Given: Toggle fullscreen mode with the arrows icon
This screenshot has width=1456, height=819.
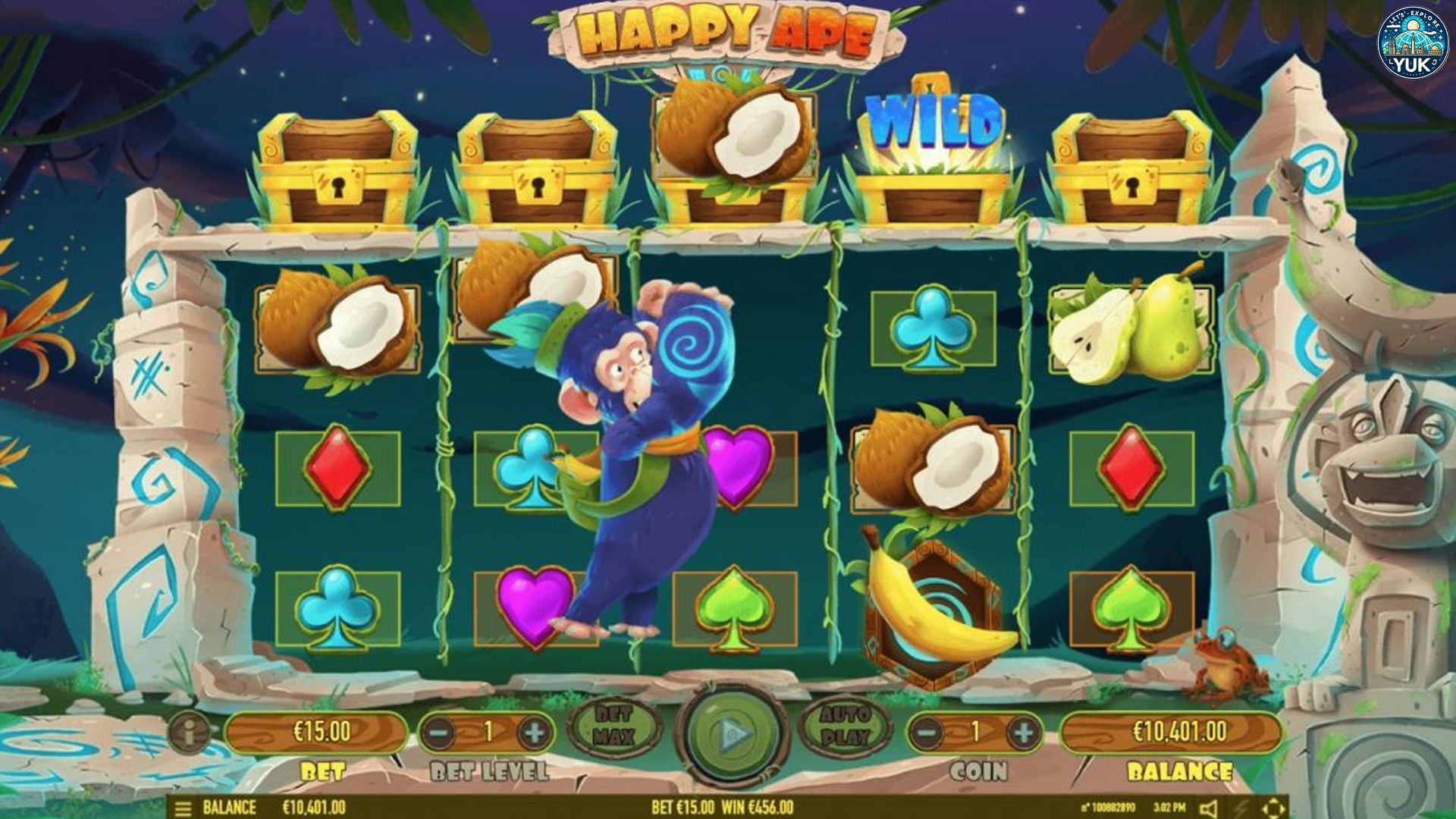Looking at the screenshot, I should coord(1275,808).
